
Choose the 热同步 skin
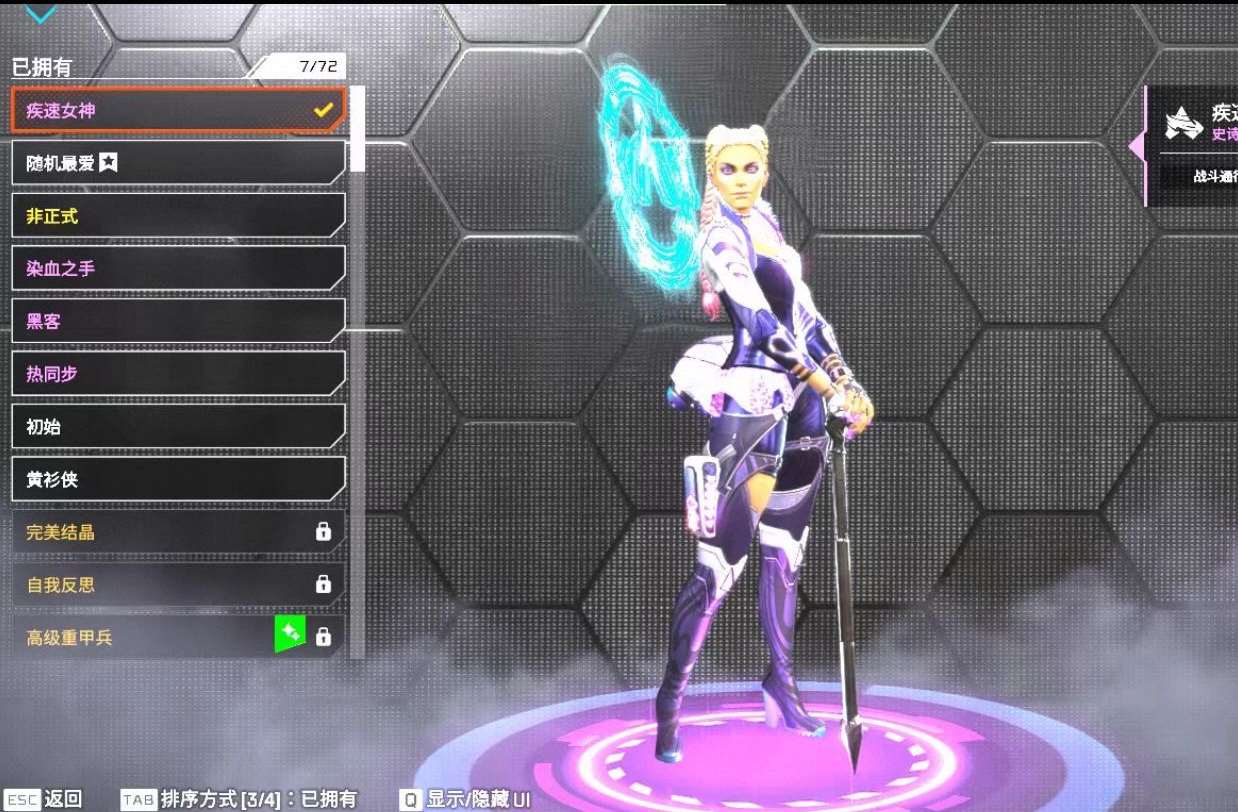178,374
